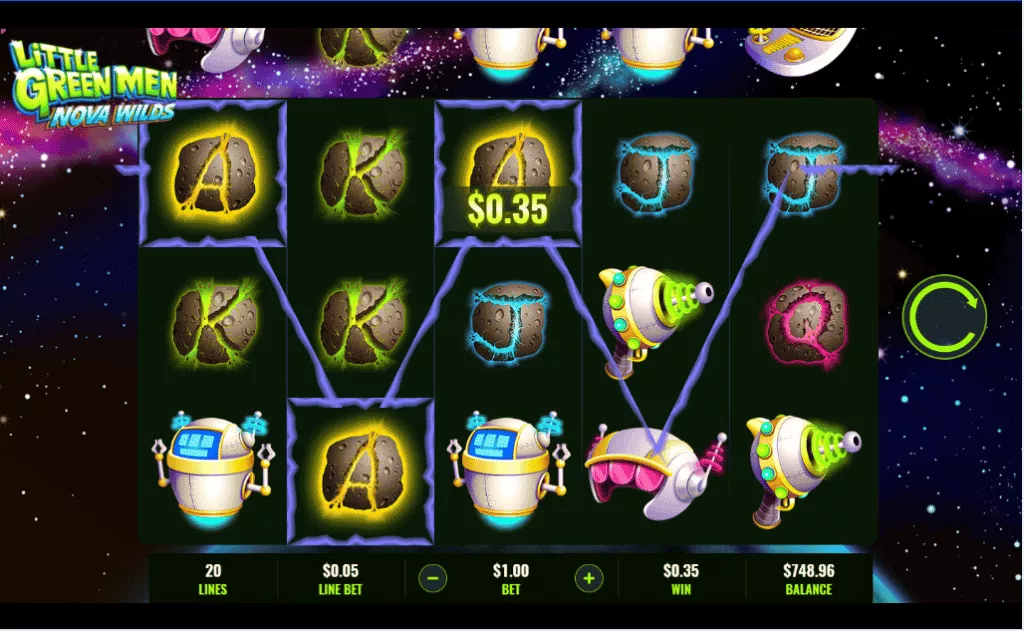The height and width of the screenshot is (631, 1024).
Task: Increase the bet with the plus button
Action: coord(589,578)
